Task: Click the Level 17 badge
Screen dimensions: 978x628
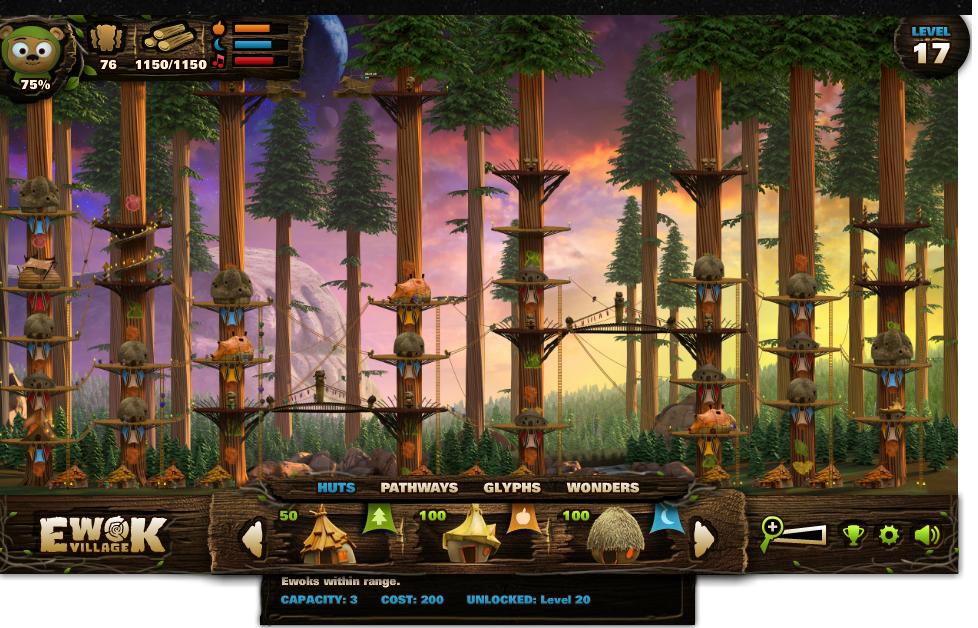Action: click(x=931, y=45)
